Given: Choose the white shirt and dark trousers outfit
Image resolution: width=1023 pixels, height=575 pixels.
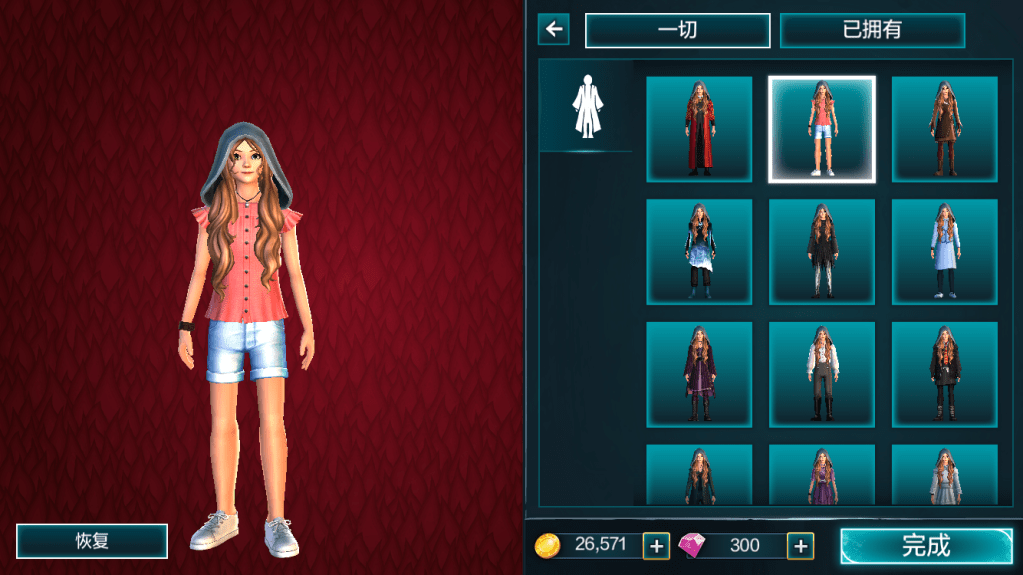Looking at the screenshot, I should (x=821, y=374).
